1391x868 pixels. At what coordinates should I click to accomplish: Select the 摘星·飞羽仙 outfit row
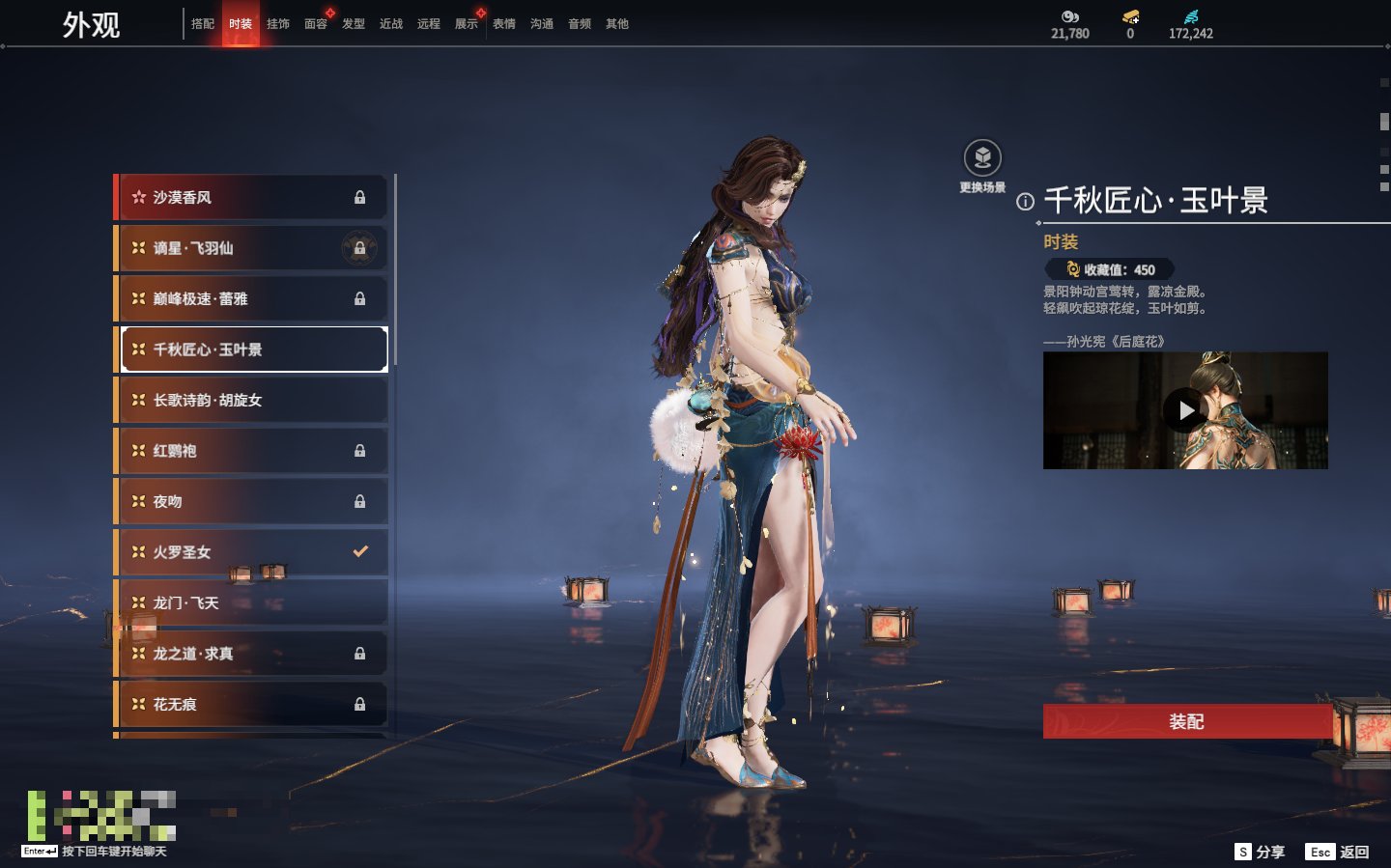click(251, 248)
